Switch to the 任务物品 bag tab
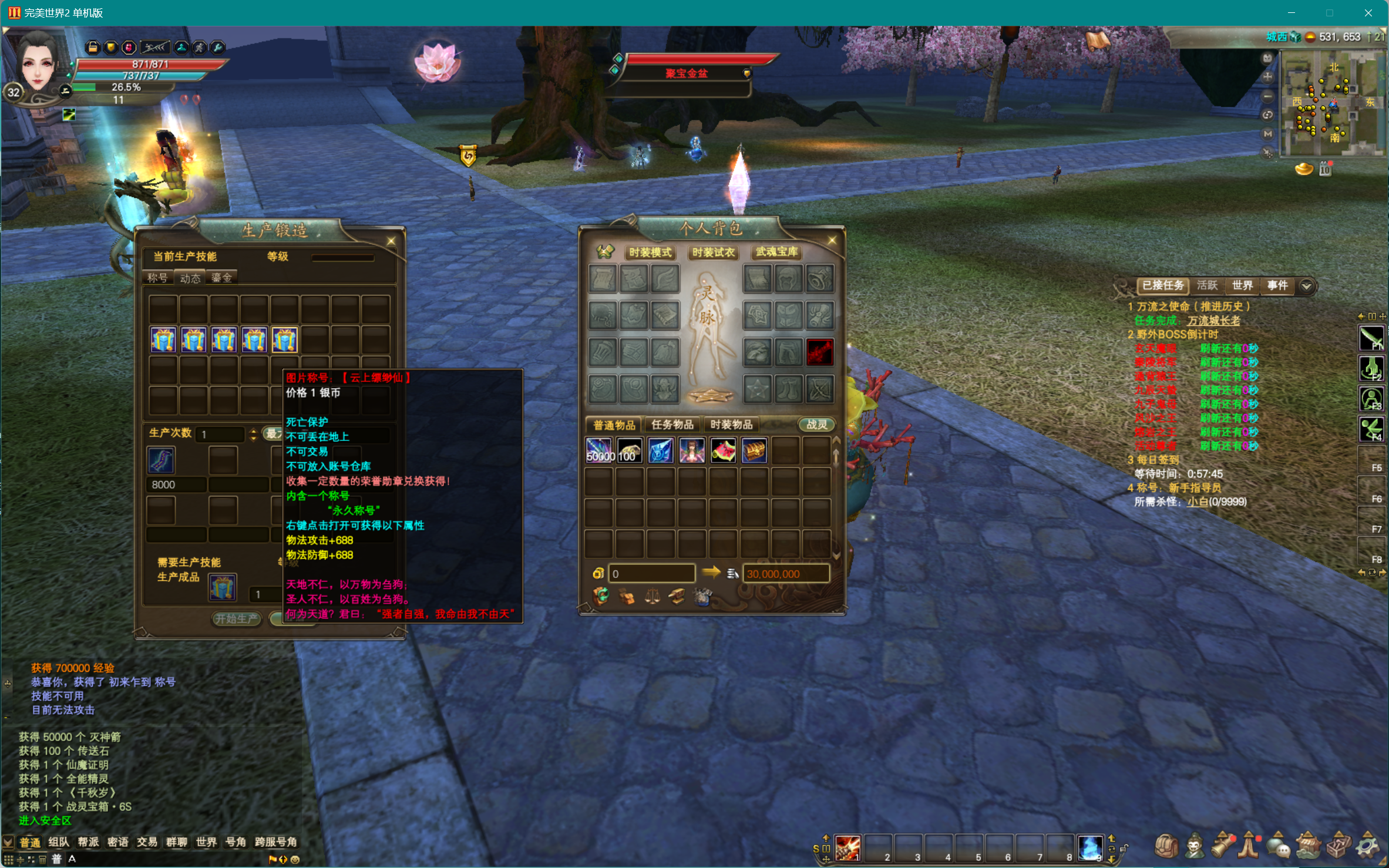This screenshot has height=868, width=1389. (x=672, y=425)
